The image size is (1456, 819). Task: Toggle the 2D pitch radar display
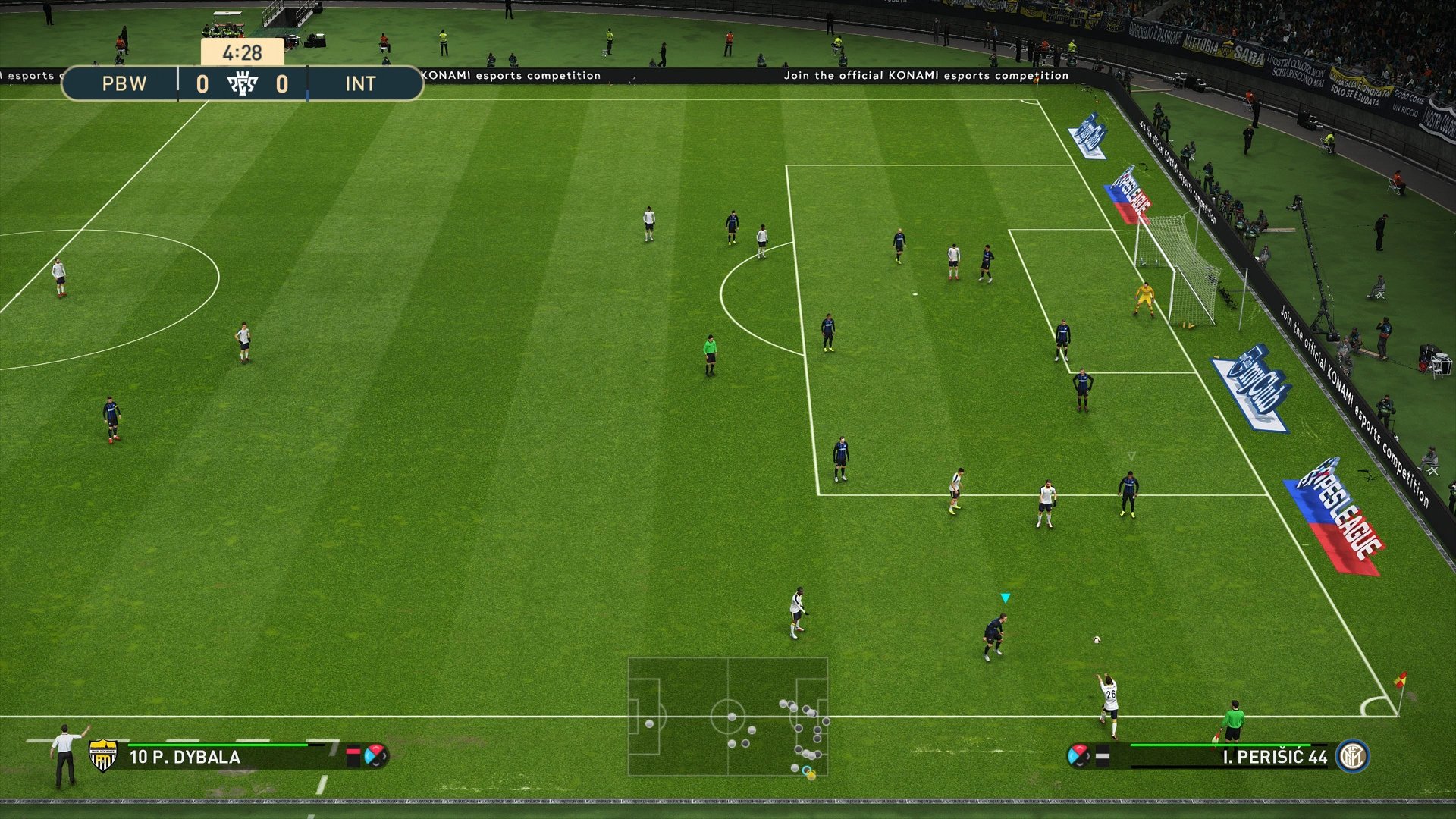[728, 717]
